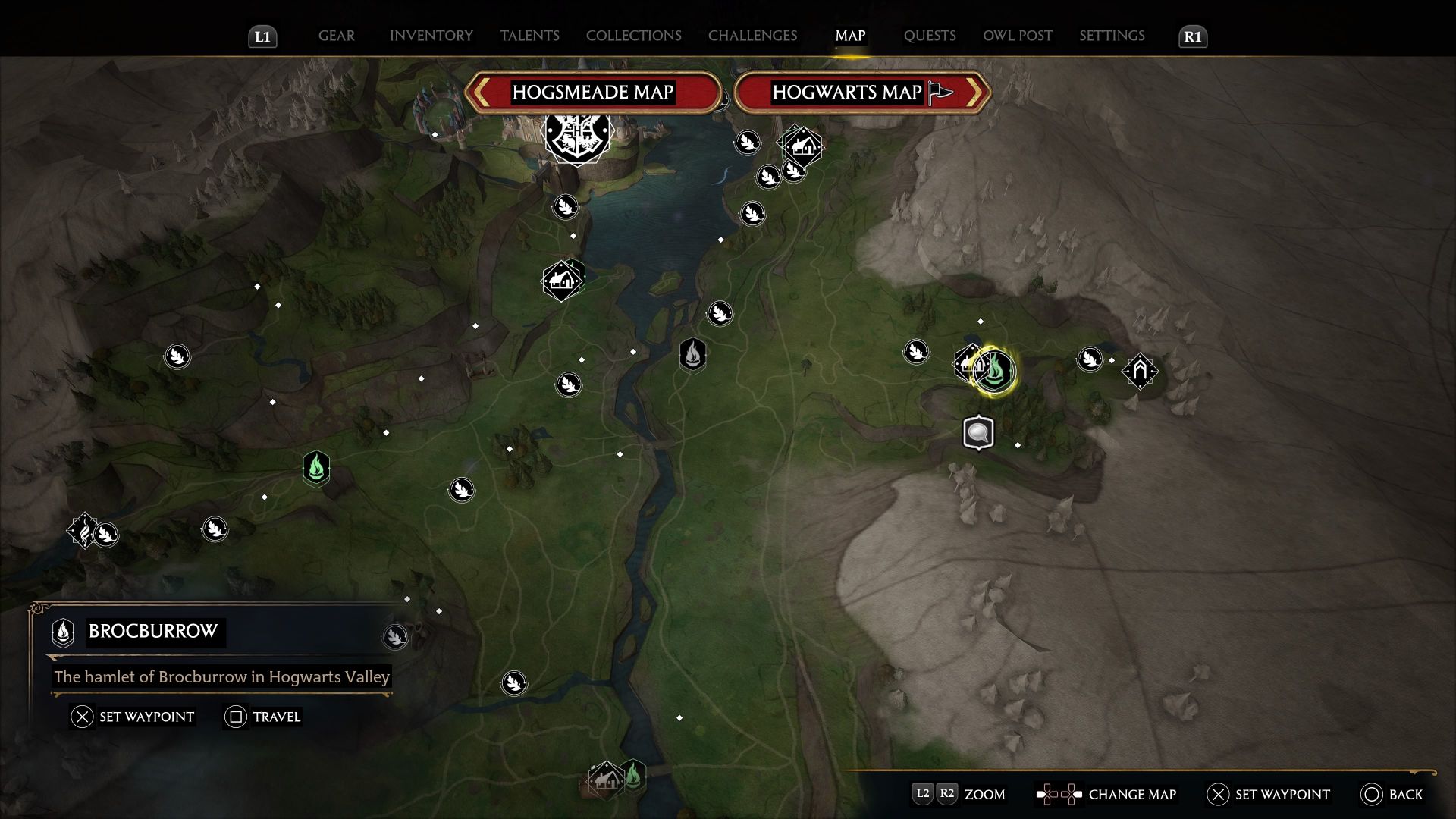Select the green Floo Flame on the western hills
Image resolution: width=1456 pixels, height=819 pixels.
(x=316, y=467)
